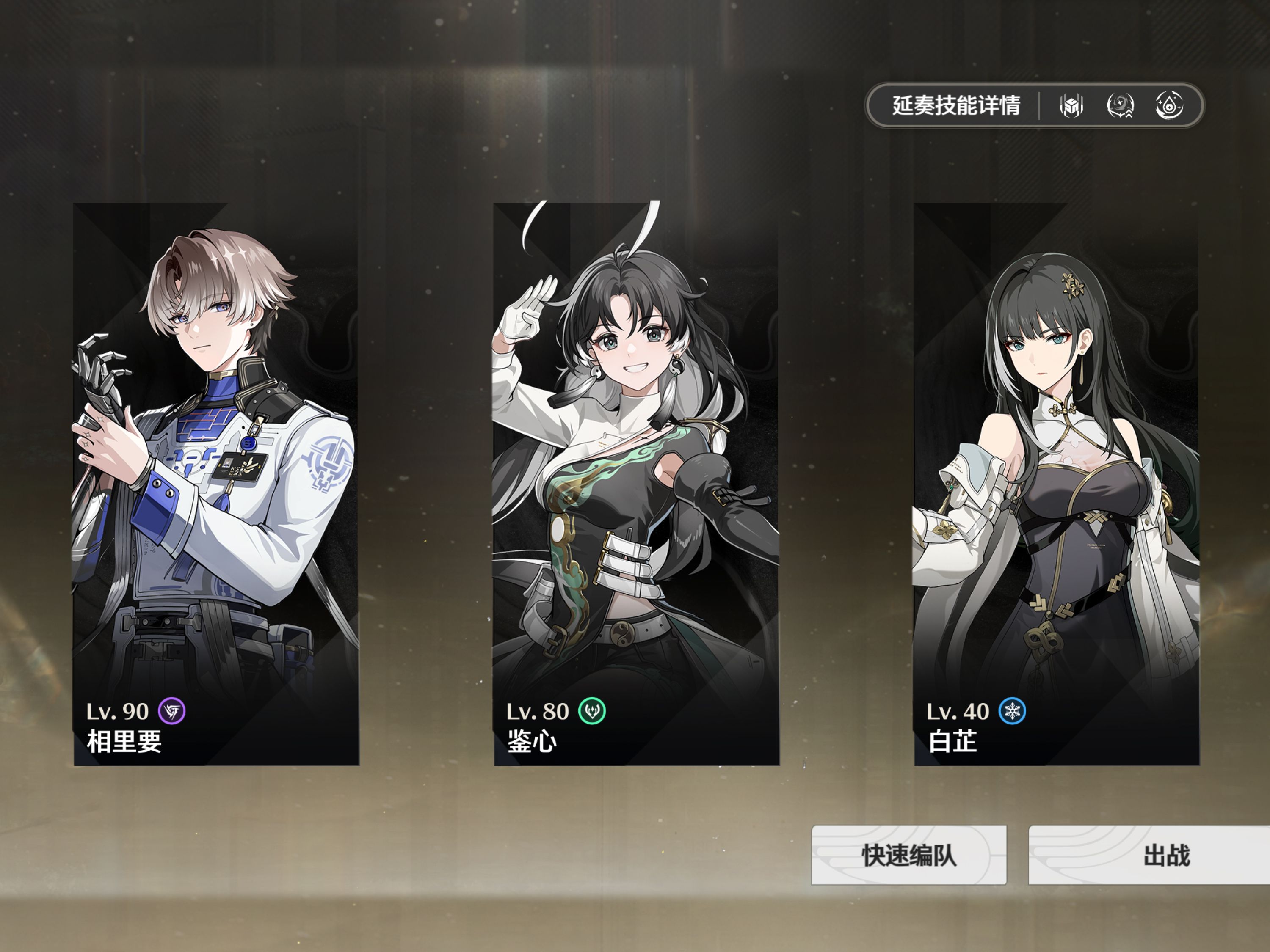Image resolution: width=1270 pixels, height=952 pixels.
Task: Select the 相里要 character card
Action: coord(216,484)
